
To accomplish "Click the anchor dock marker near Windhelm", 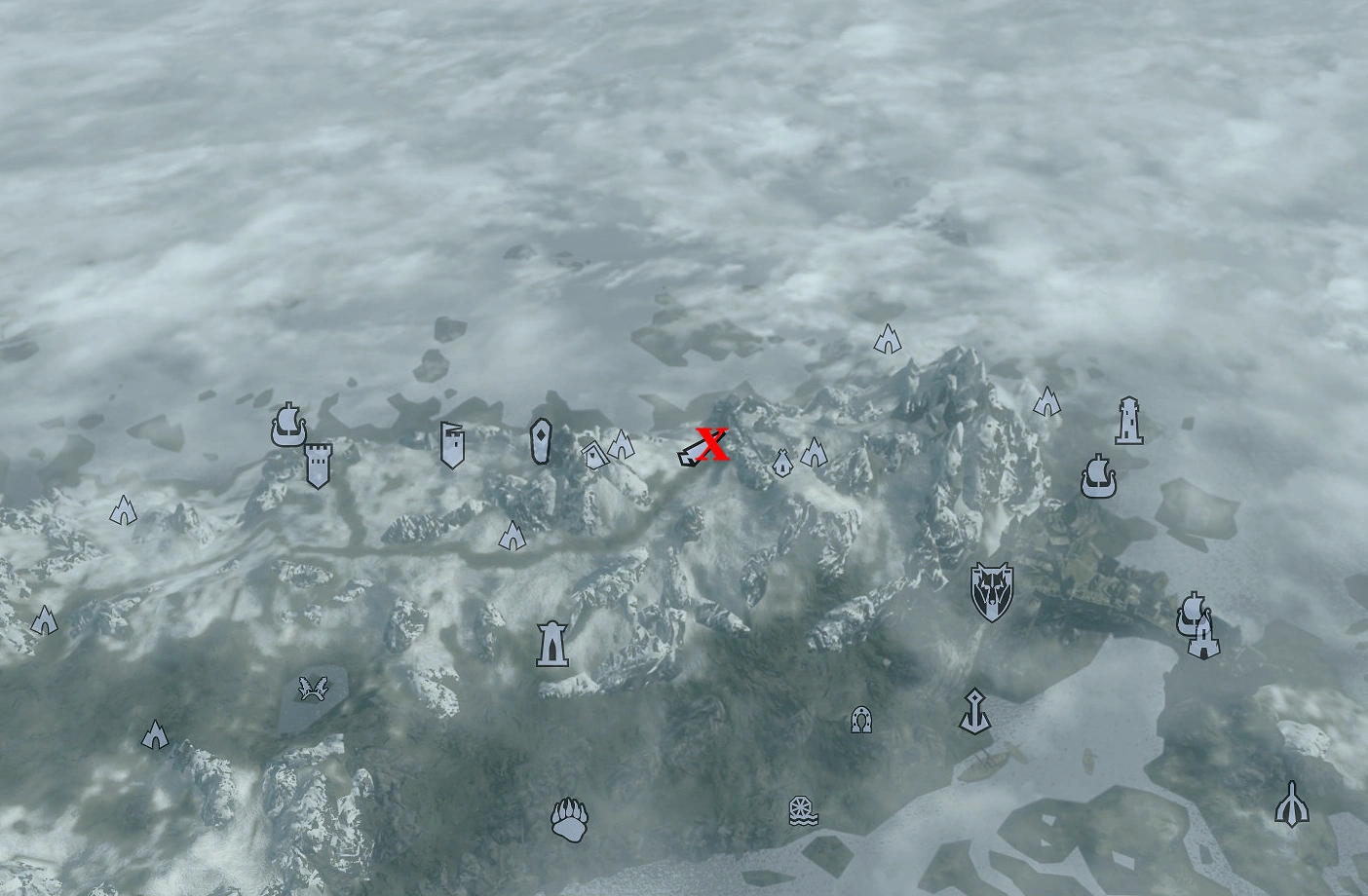I will point(973,711).
